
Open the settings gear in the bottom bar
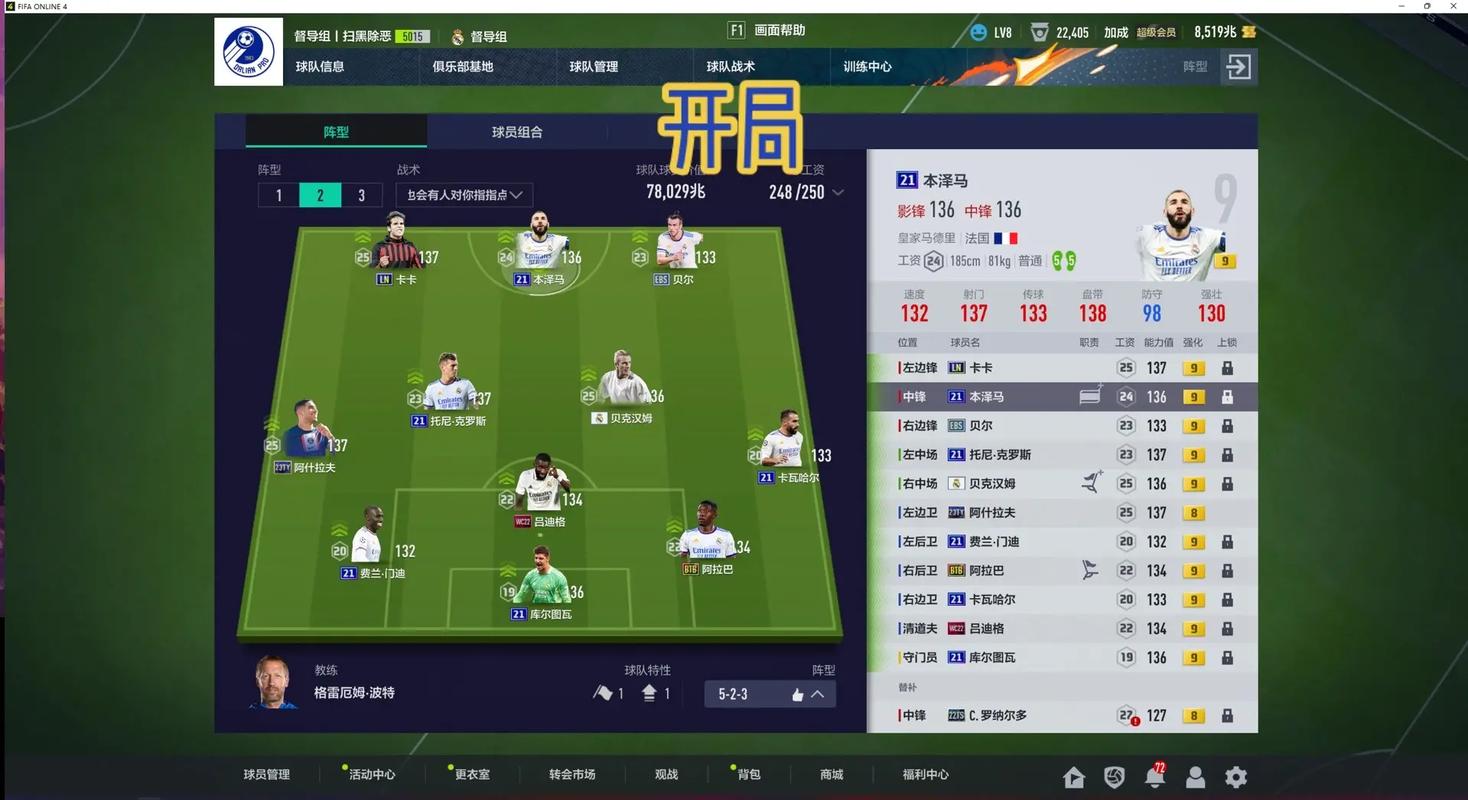1236,777
